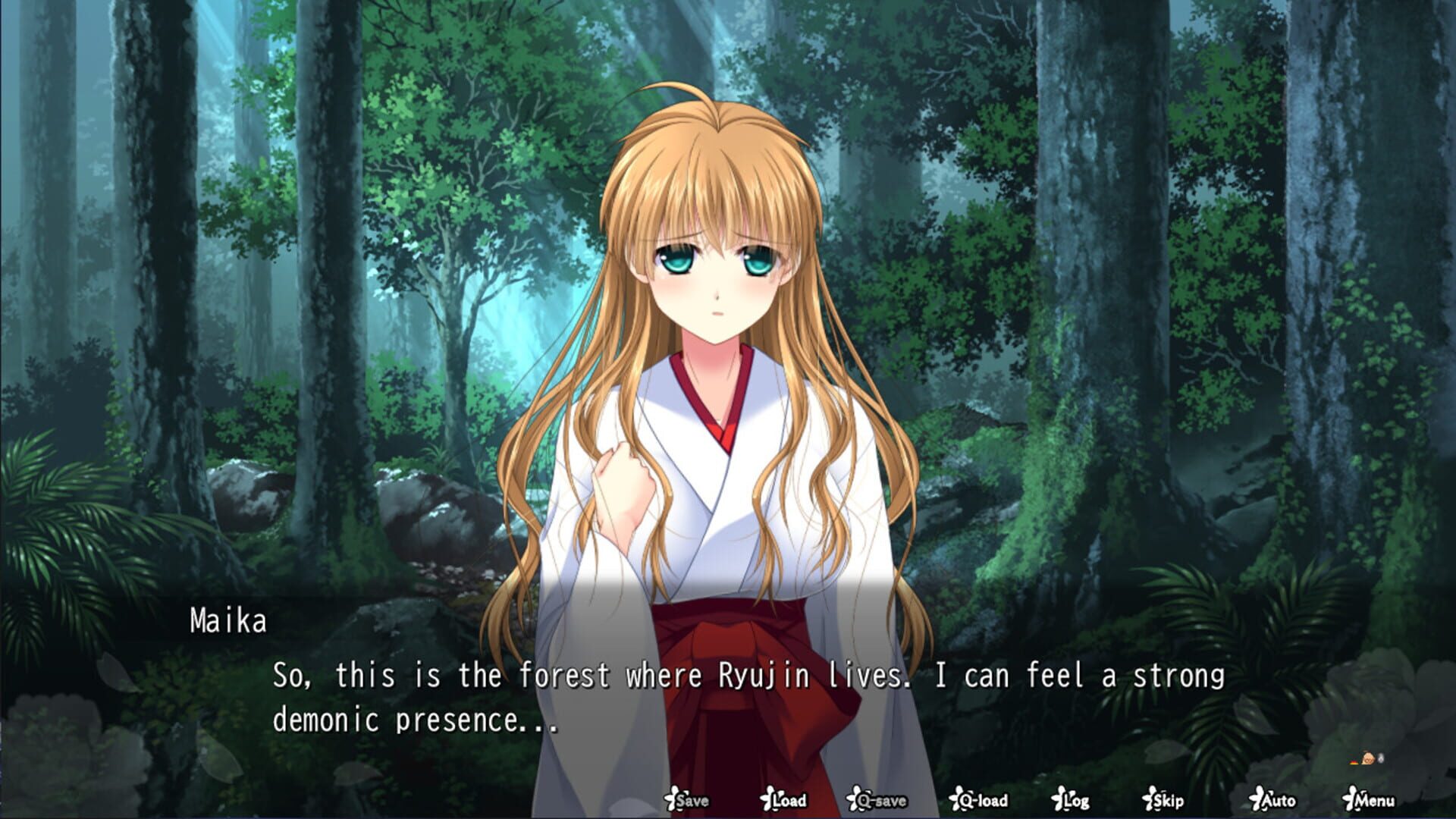Perform a Q-load quick load
Screen dimensions: 1456x819
point(981,800)
